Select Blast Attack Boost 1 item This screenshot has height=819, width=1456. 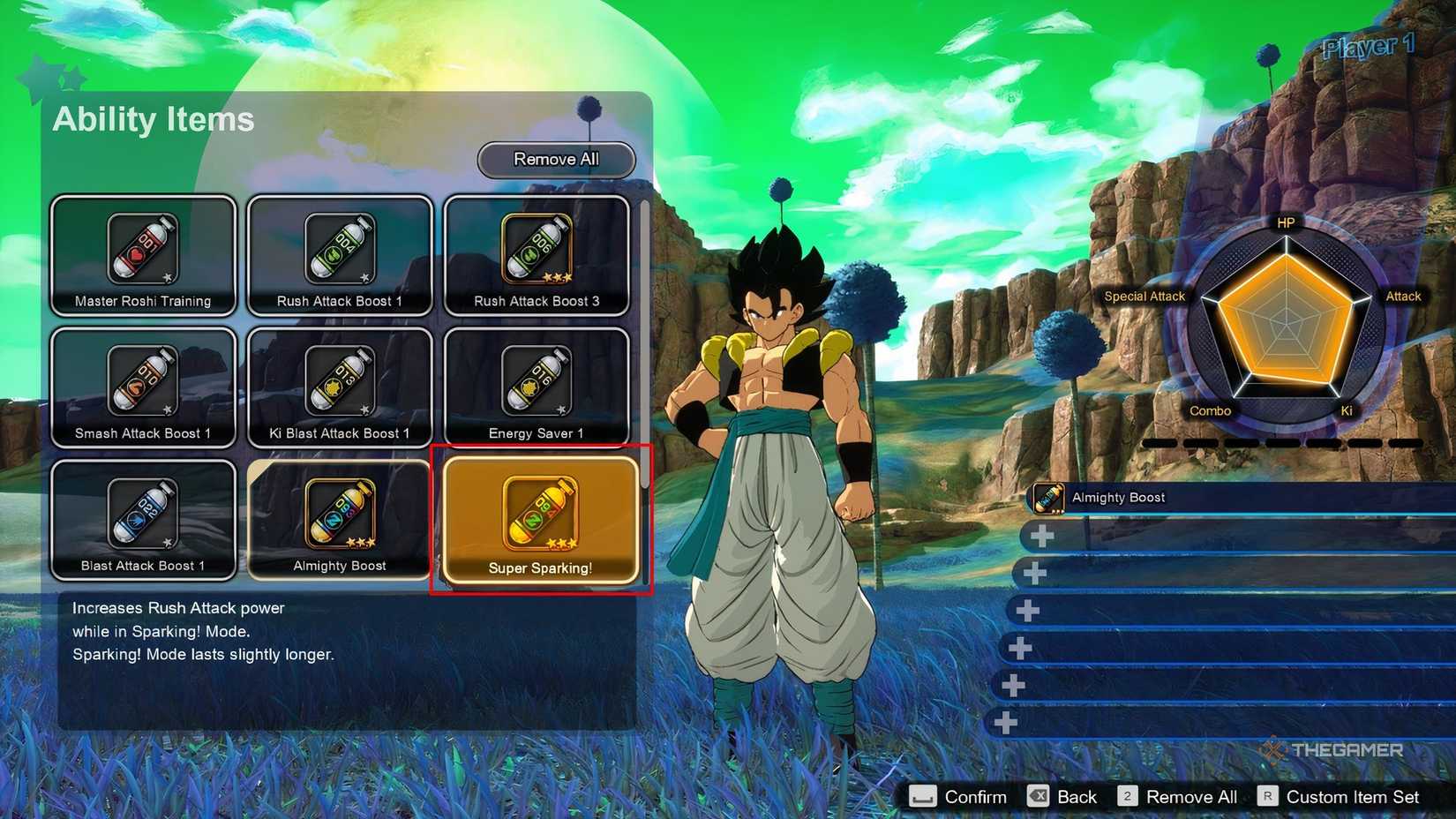click(x=143, y=521)
